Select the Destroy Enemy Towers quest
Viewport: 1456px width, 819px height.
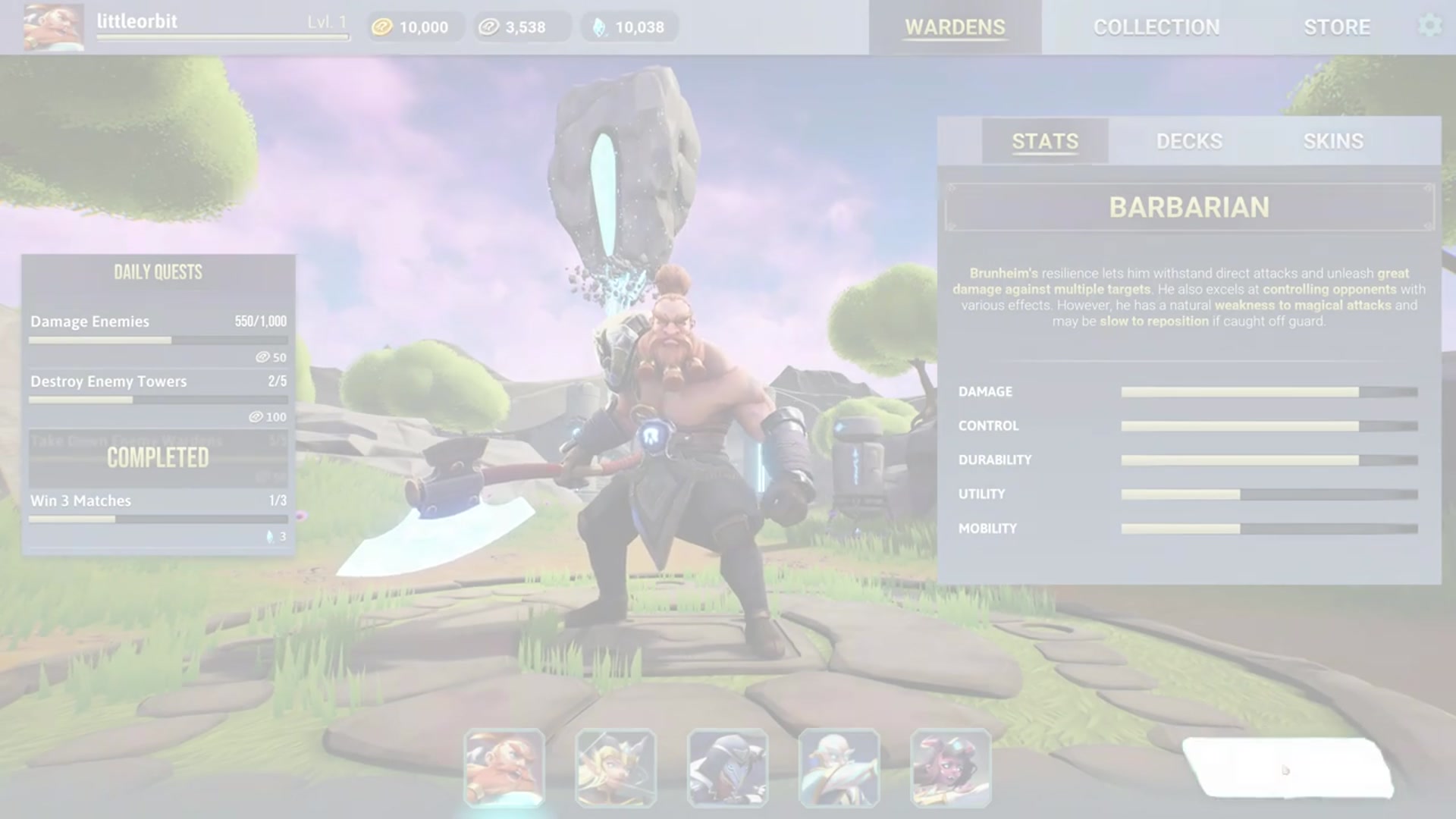(x=158, y=390)
